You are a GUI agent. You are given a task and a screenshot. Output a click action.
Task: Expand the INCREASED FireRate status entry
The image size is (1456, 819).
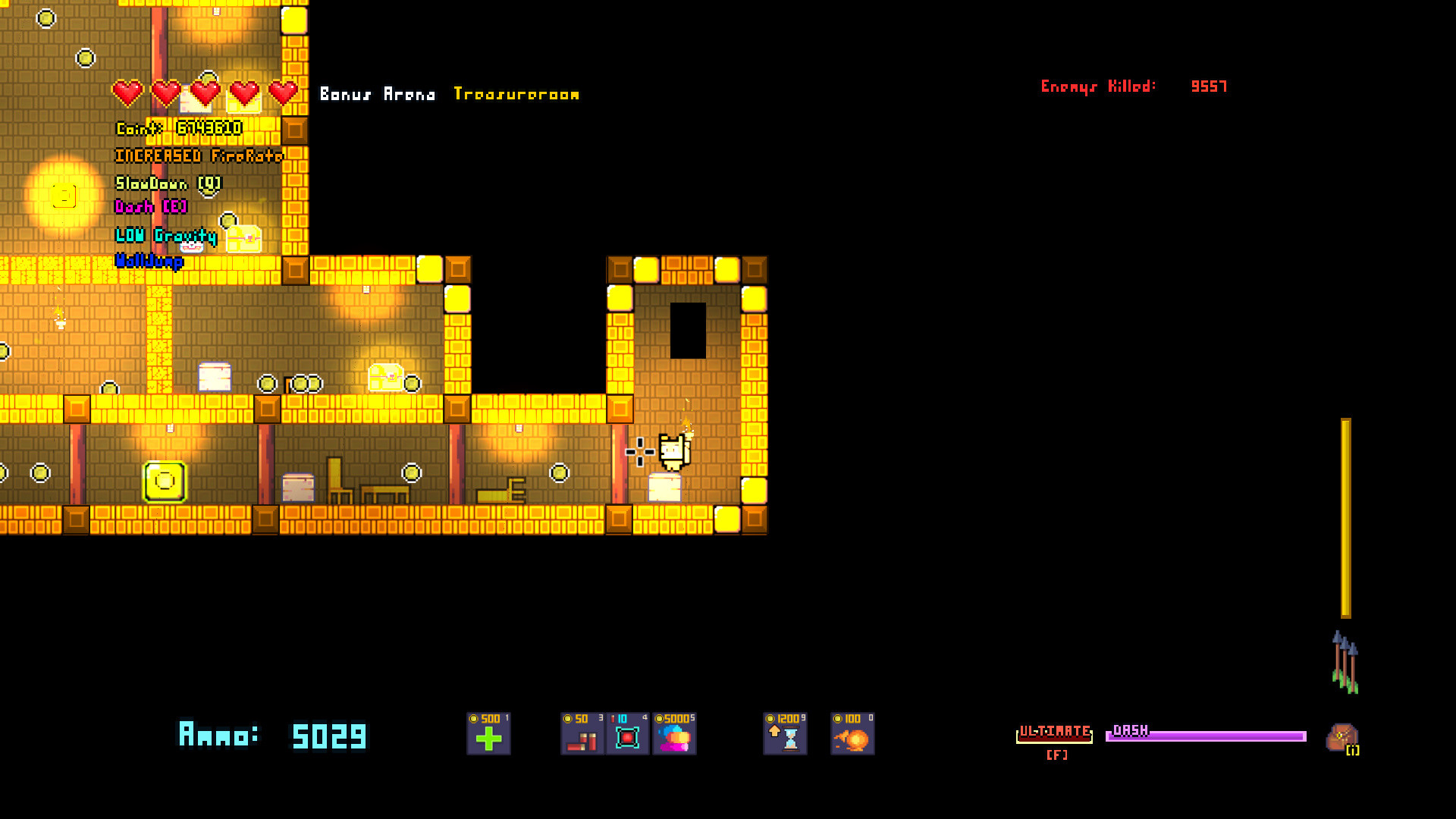[x=199, y=156]
